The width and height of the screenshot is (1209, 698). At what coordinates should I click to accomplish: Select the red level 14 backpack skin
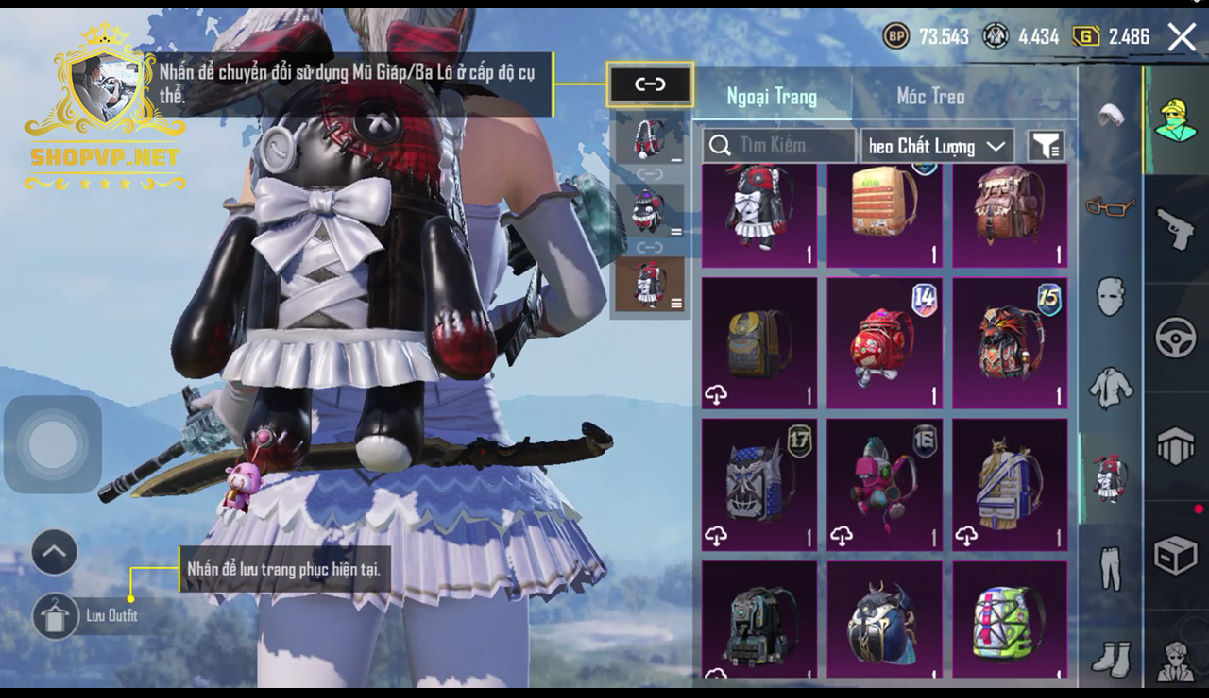point(884,343)
